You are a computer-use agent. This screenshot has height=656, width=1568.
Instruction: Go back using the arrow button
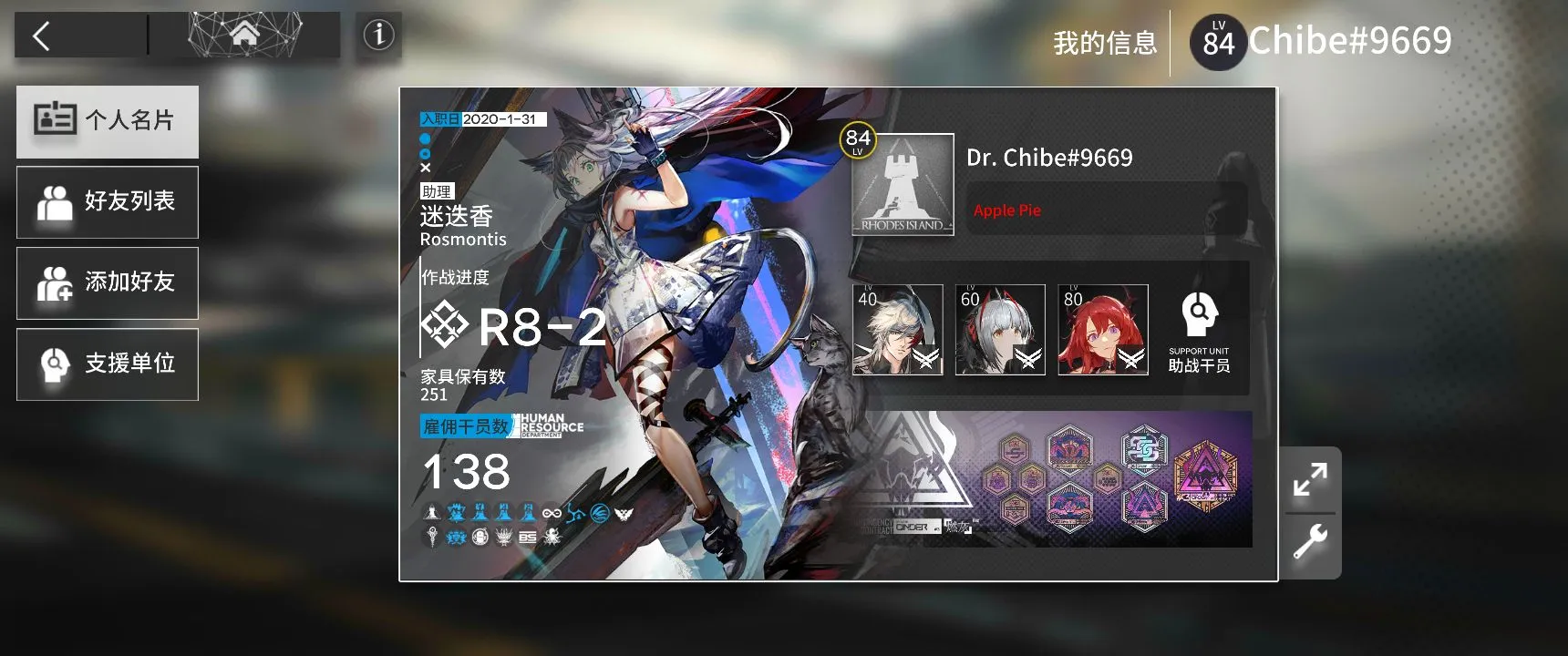pyautogui.click(x=42, y=36)
